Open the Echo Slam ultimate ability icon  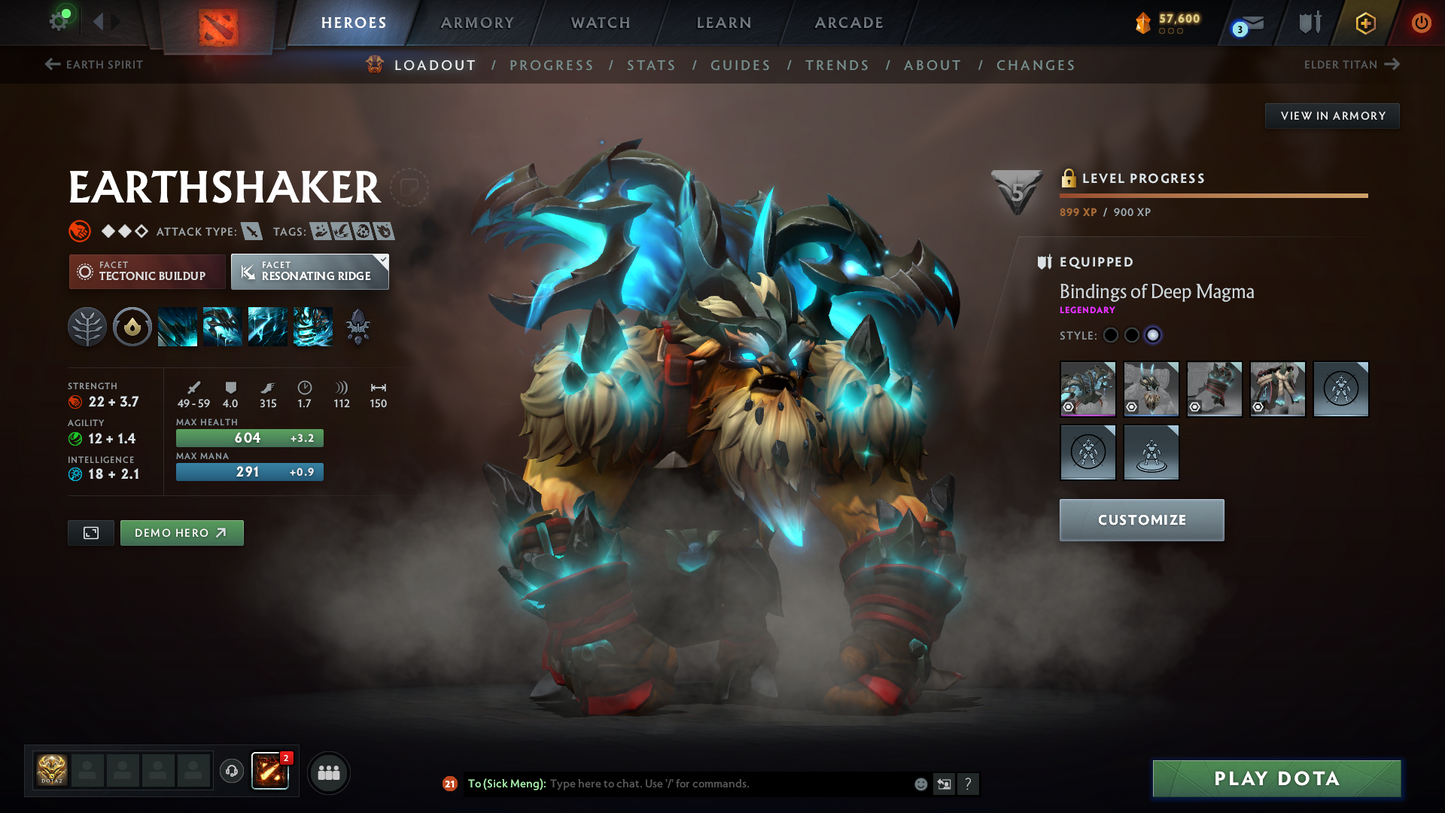(x=312, y=326)
